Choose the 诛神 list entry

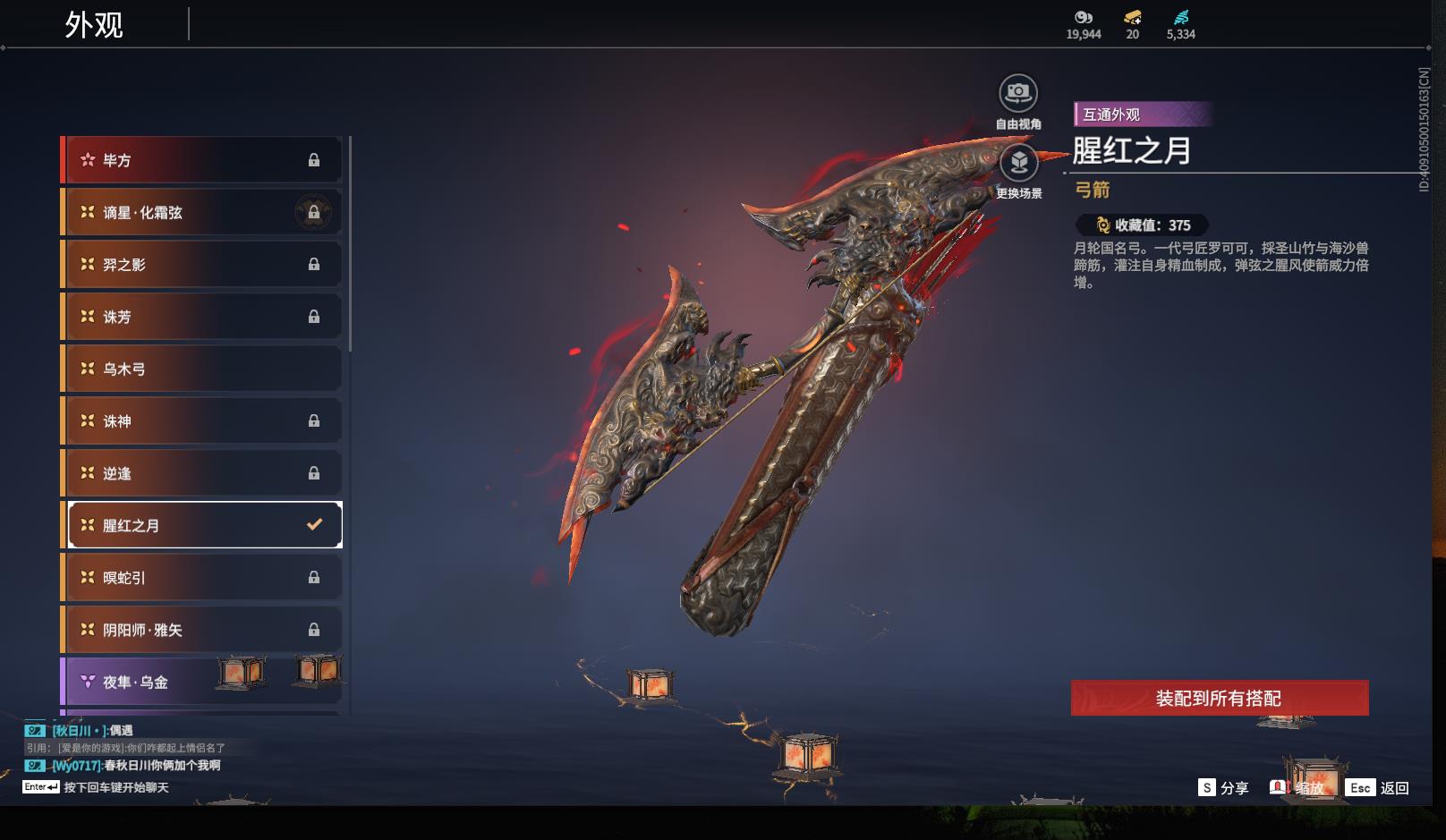pos(202,420)
